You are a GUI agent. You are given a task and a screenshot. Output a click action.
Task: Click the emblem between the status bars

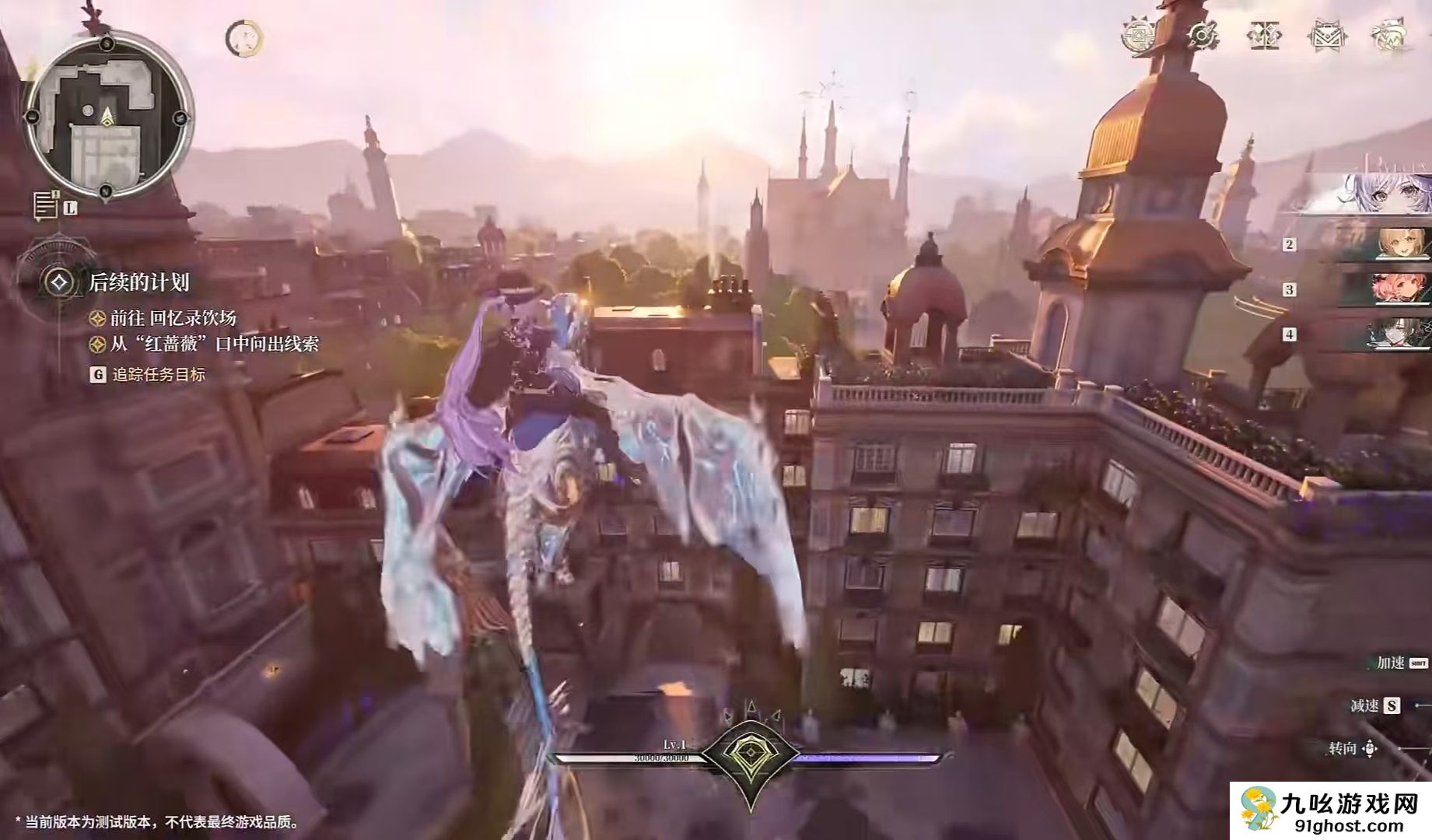[x=749, y=757]
